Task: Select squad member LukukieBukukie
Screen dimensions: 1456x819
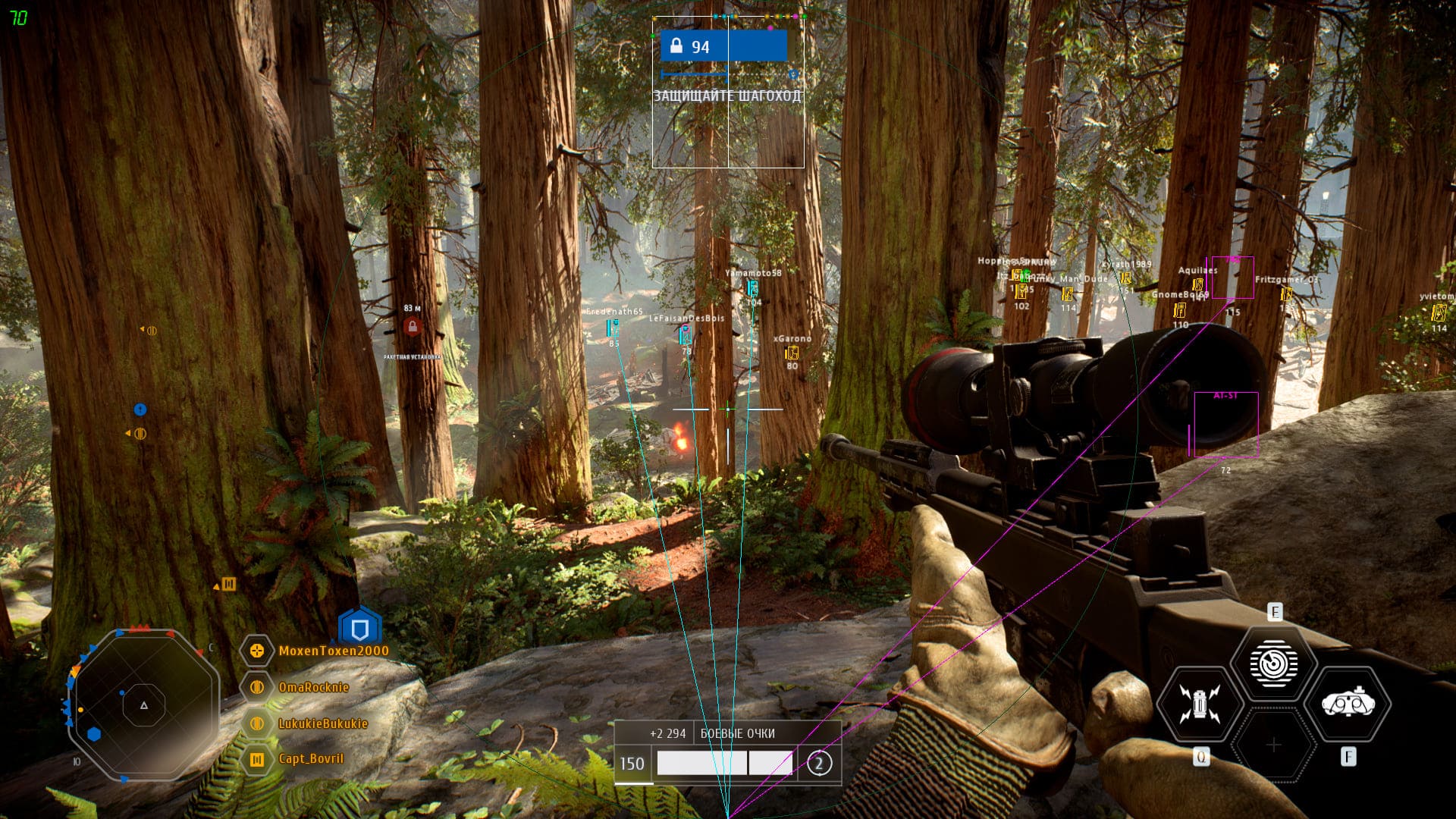Action: click(x=322, y=723)
